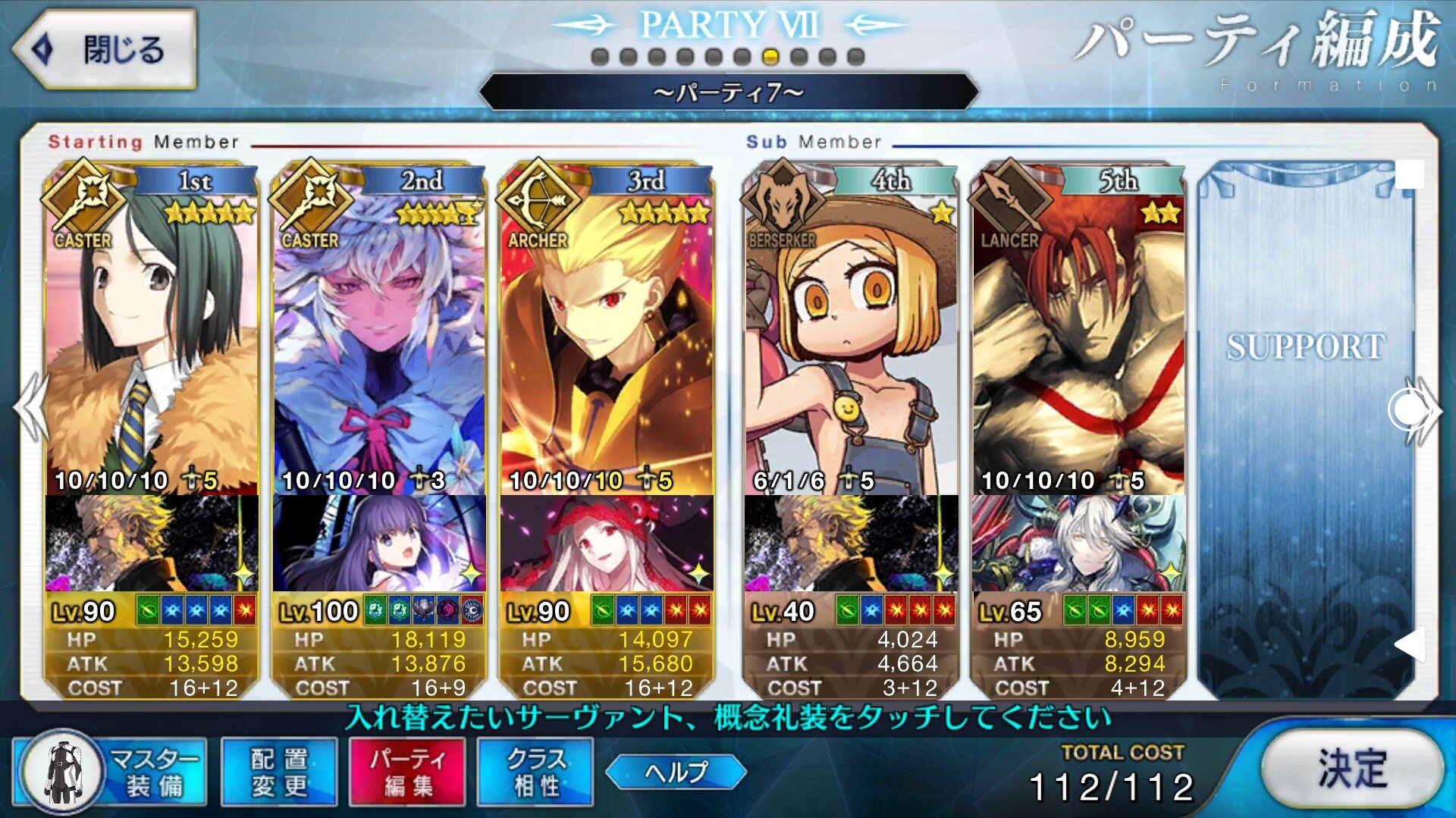Viewport: 1456px width, 818px height.
Task: Open パーティ編集 party edit
Action: [x=407, y=772]
